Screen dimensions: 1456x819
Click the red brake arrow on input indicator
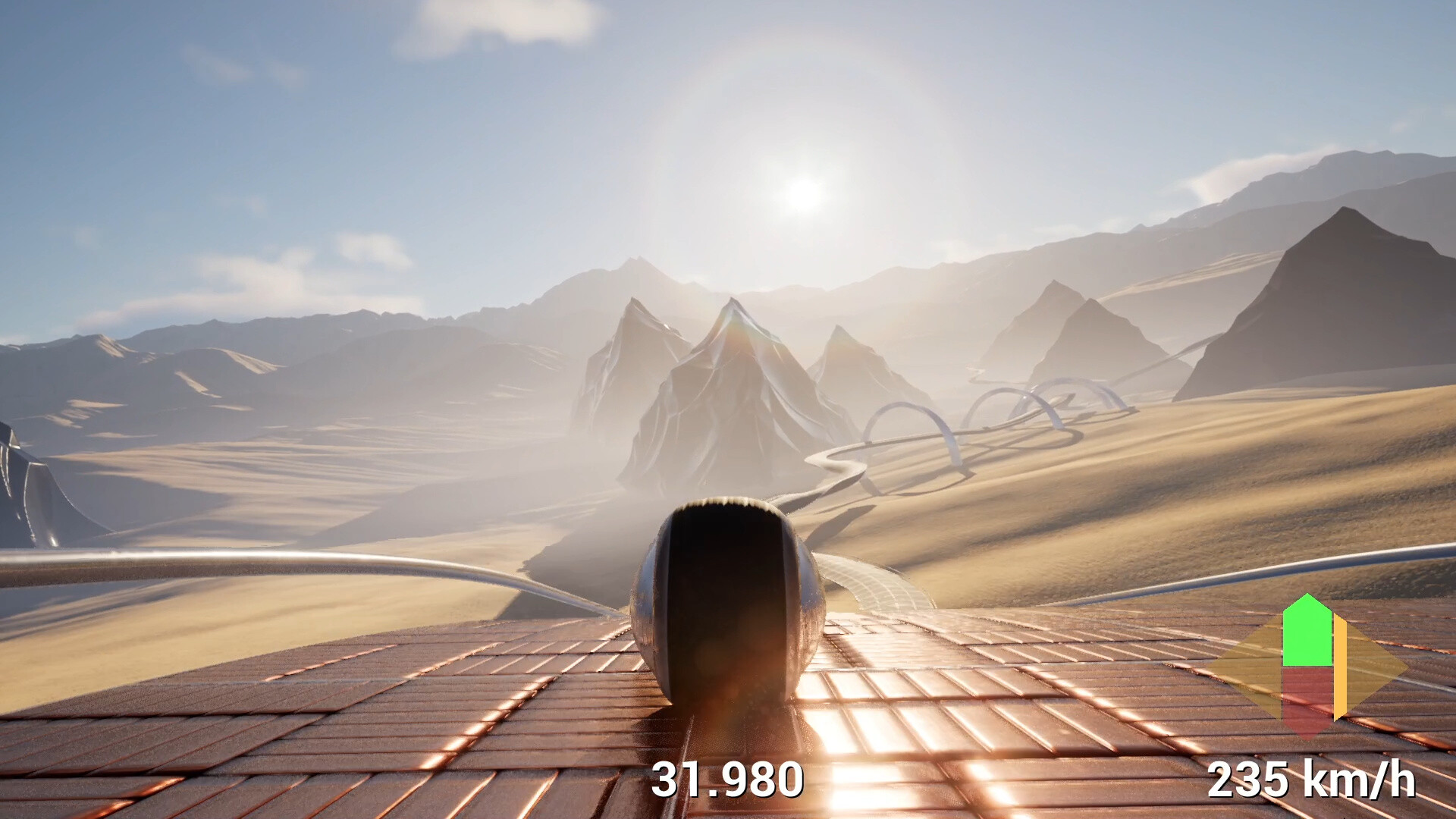(1306, 695)
